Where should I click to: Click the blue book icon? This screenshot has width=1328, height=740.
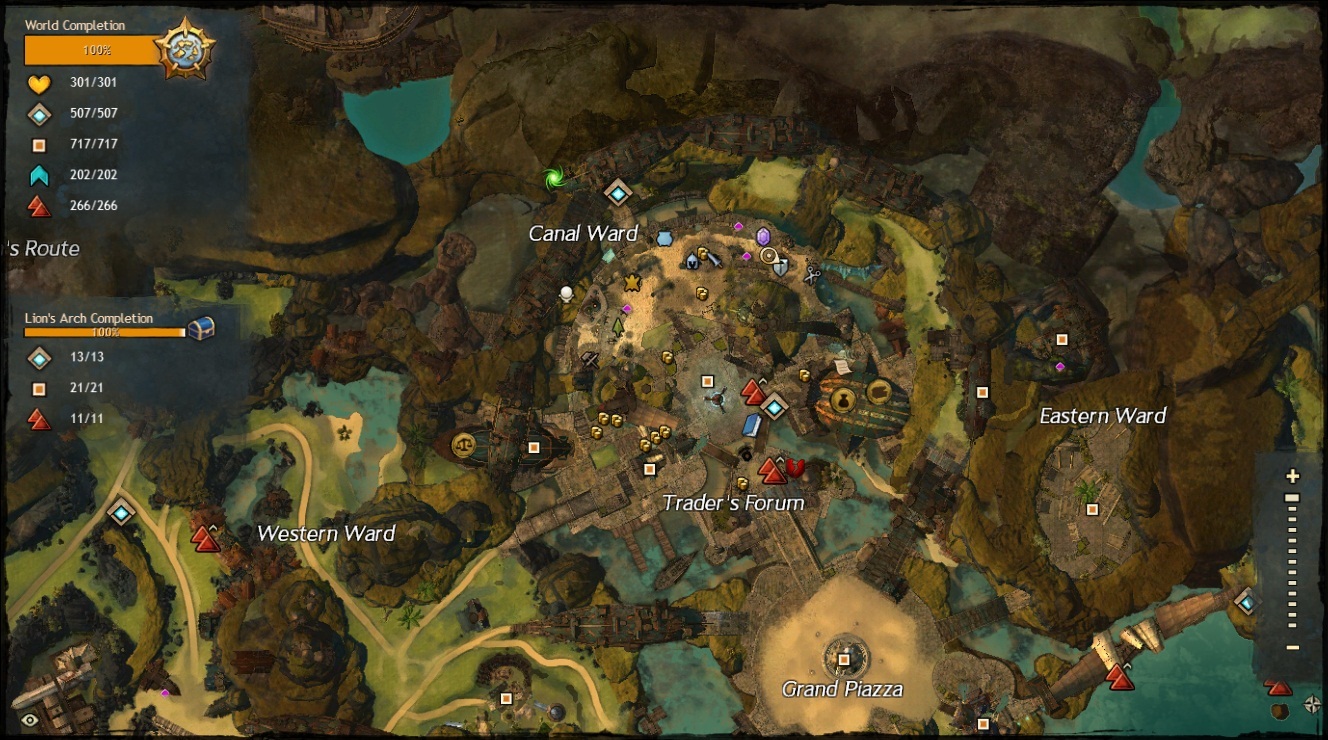752,426
